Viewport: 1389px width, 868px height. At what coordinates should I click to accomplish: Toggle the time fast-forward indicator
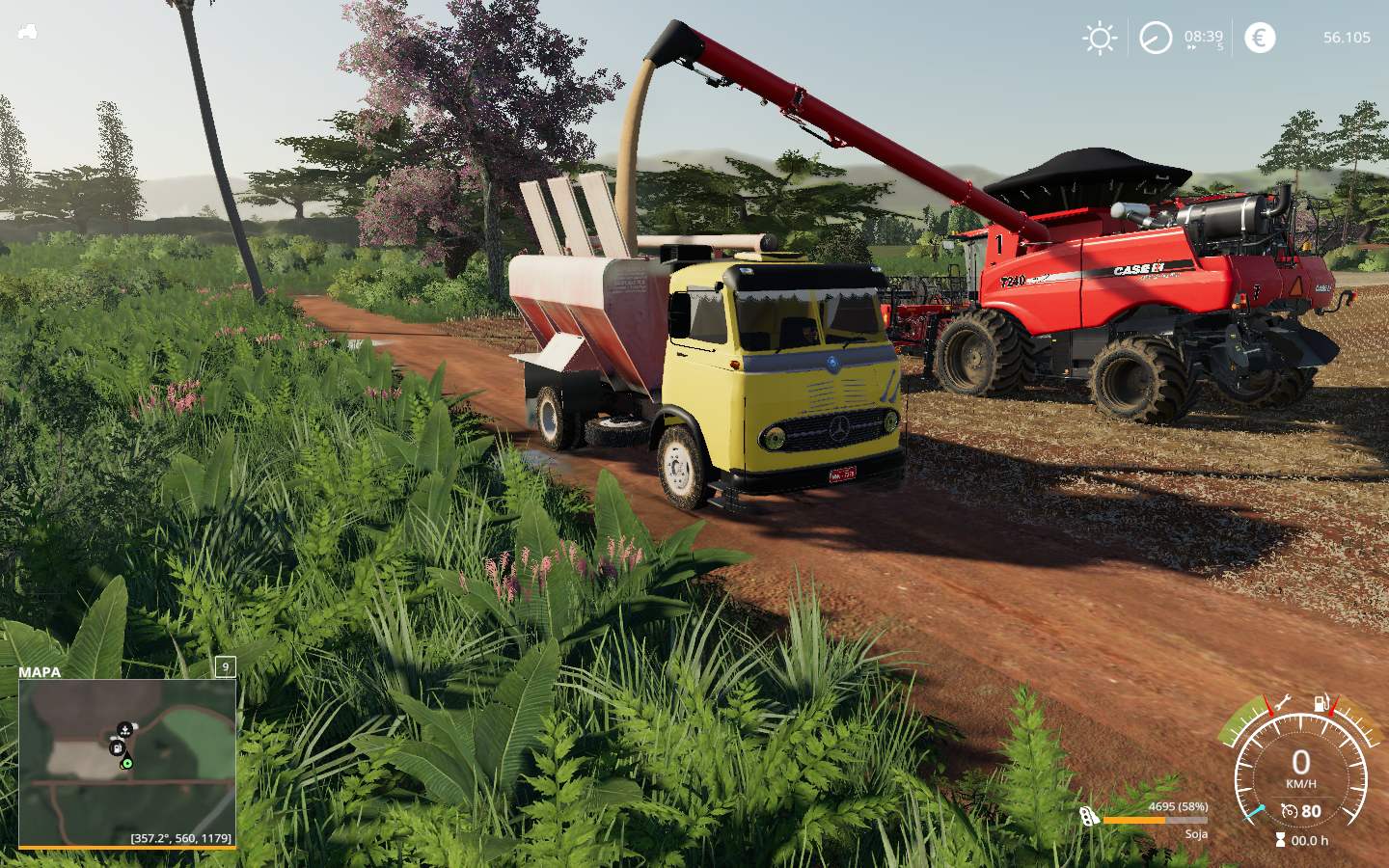(x=1193, y=45)
